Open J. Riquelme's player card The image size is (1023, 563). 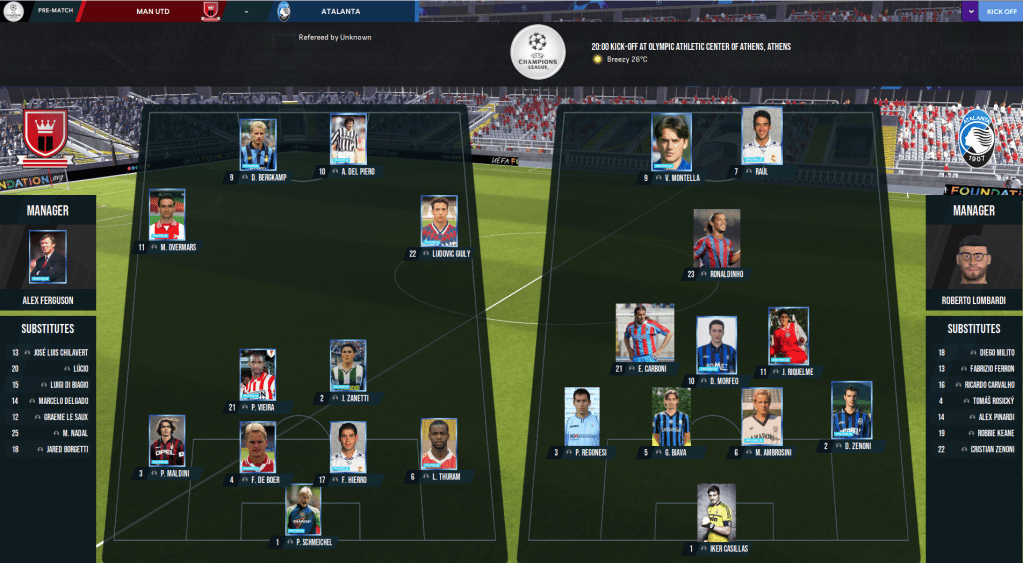(x=788, y=336)
